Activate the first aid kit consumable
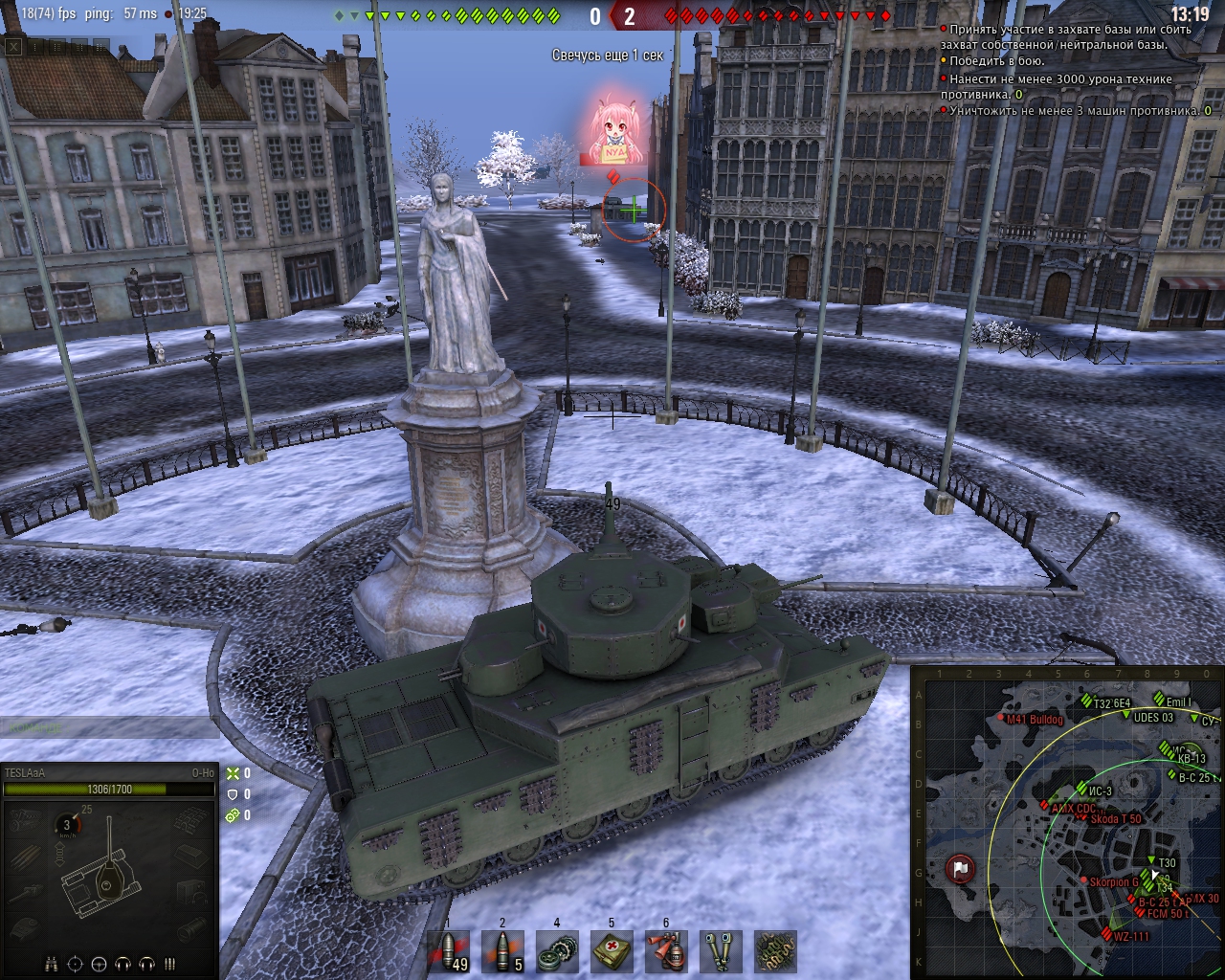This screenshot has width=1225, height=980. click(x=611, y=951)
